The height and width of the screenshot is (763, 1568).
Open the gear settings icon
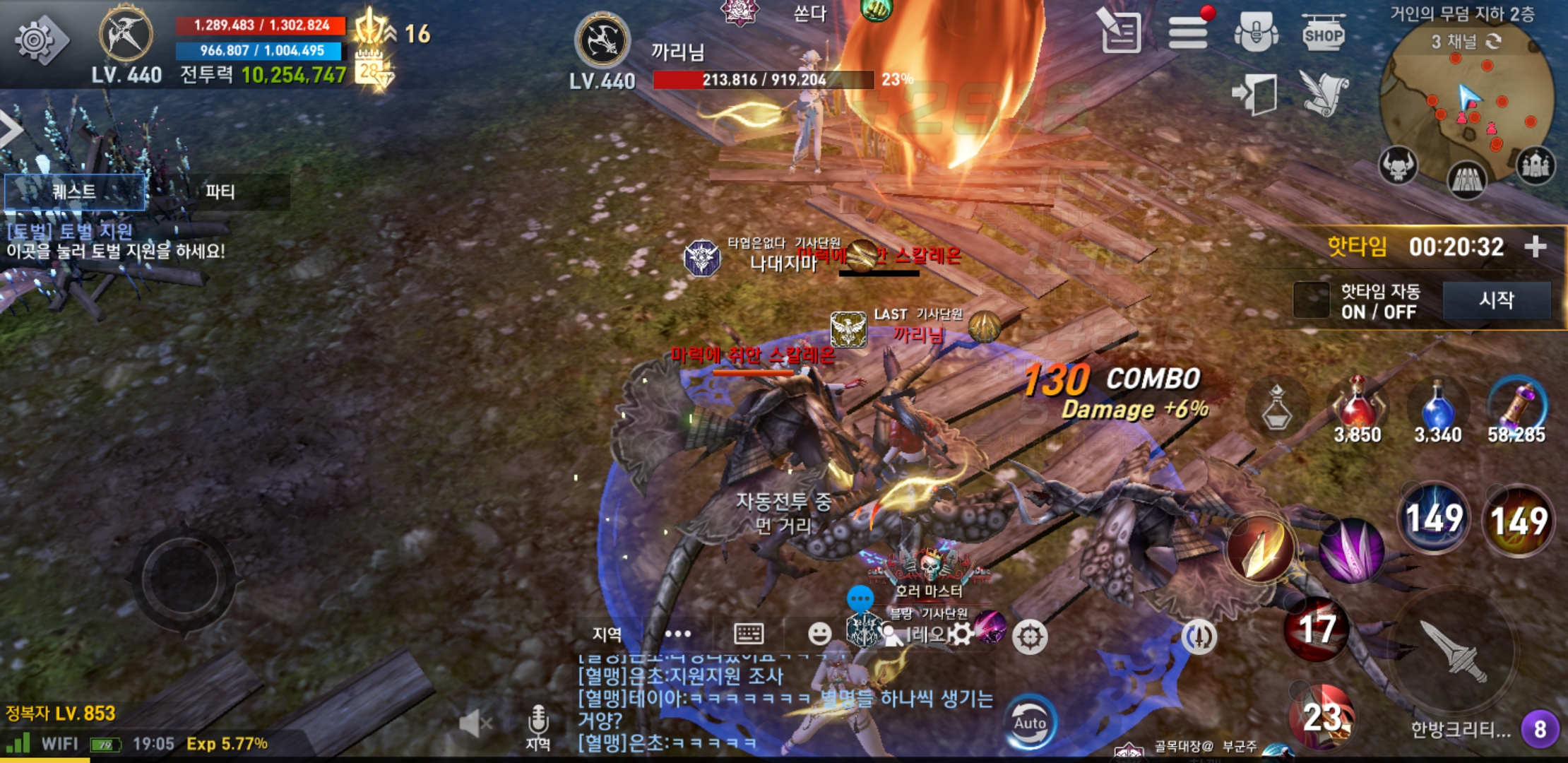click(x=37, y=40)
